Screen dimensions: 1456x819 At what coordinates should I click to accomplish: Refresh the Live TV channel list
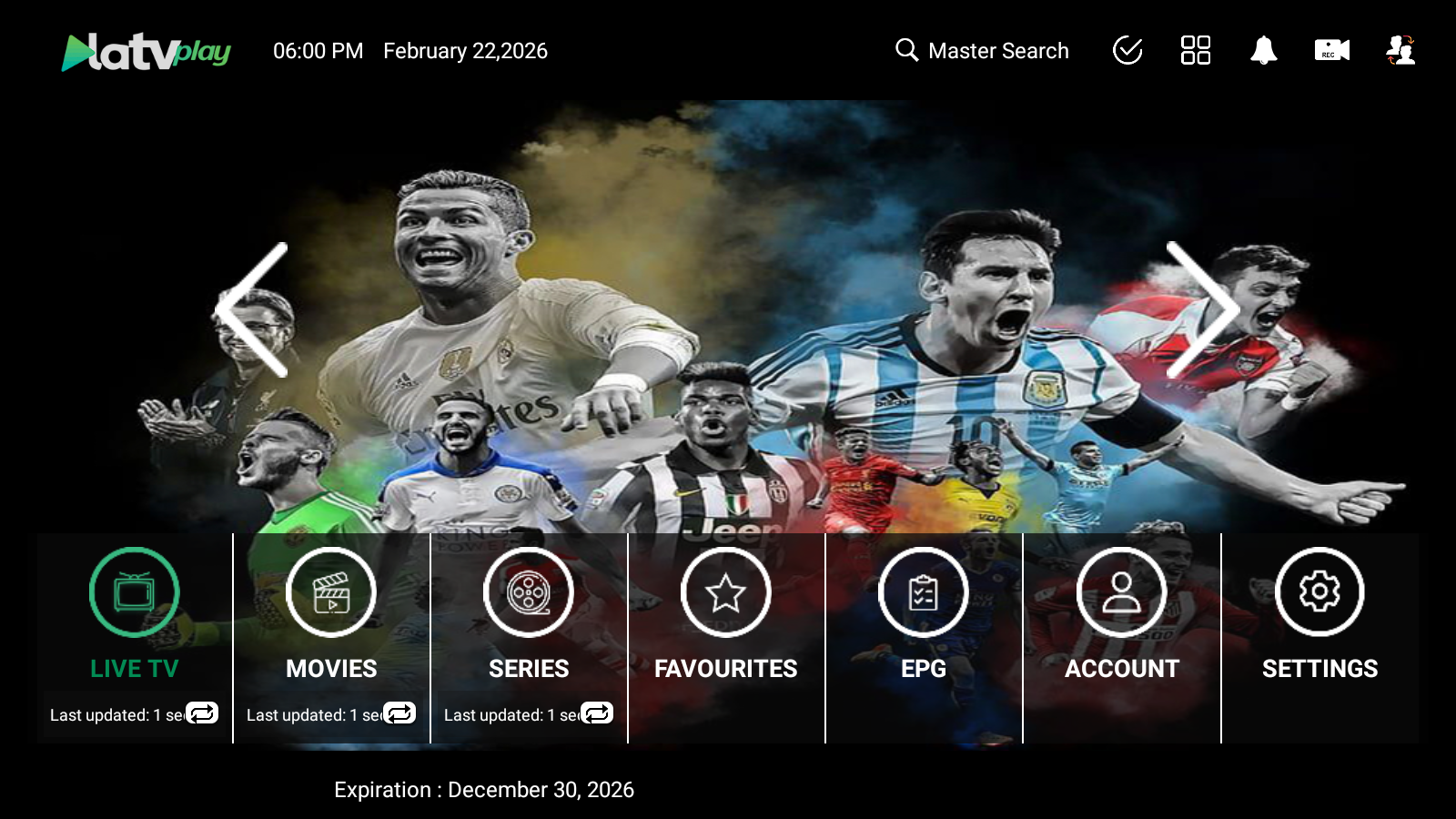tap(202, 713)
